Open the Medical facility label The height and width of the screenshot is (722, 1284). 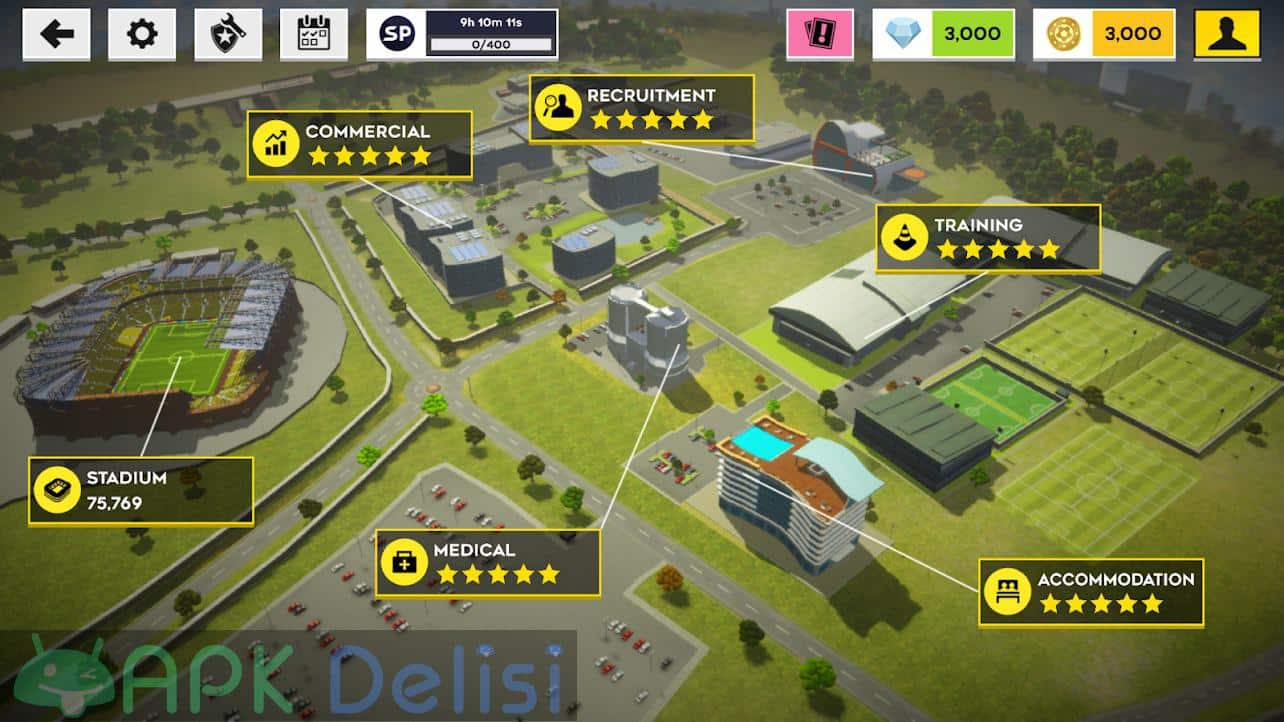[x=488, y=563]
